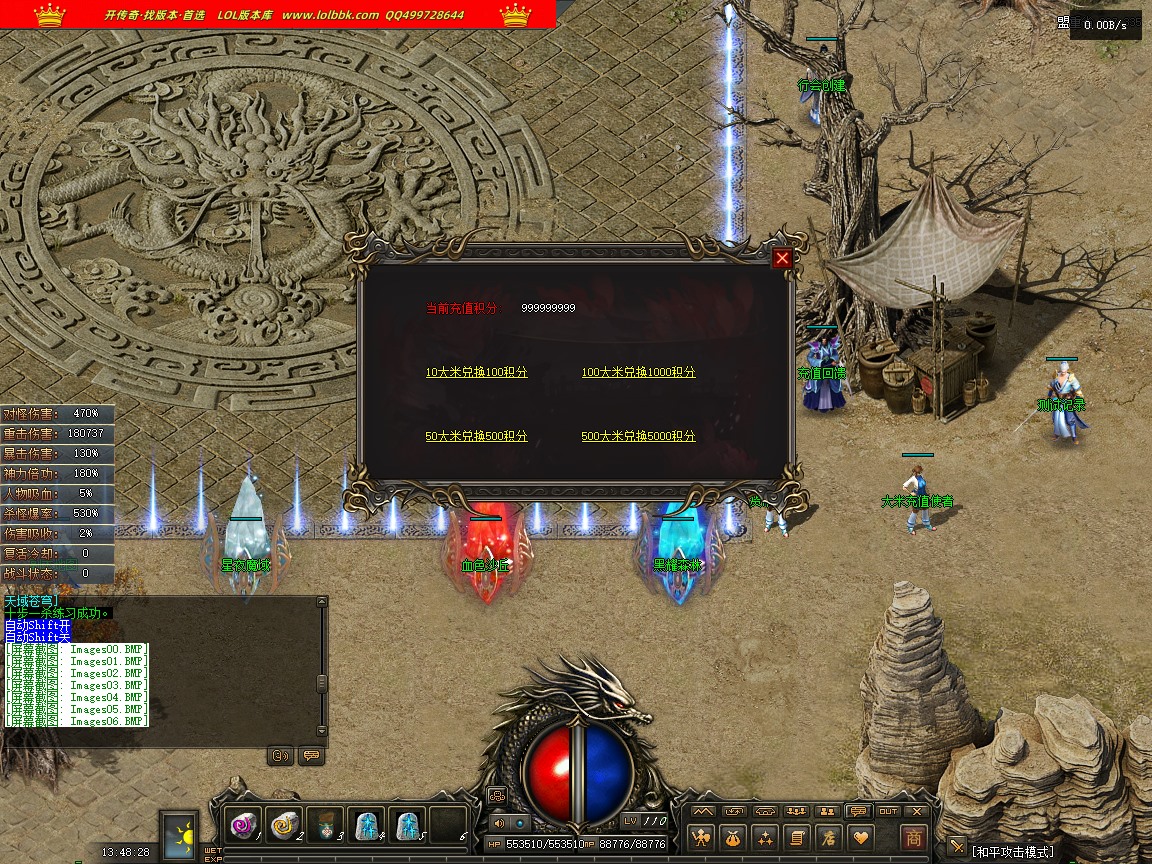Viewport: 1152px width, 864px height.
Task: Open the bag with the money pouch icon
Action: click(733, 838)
